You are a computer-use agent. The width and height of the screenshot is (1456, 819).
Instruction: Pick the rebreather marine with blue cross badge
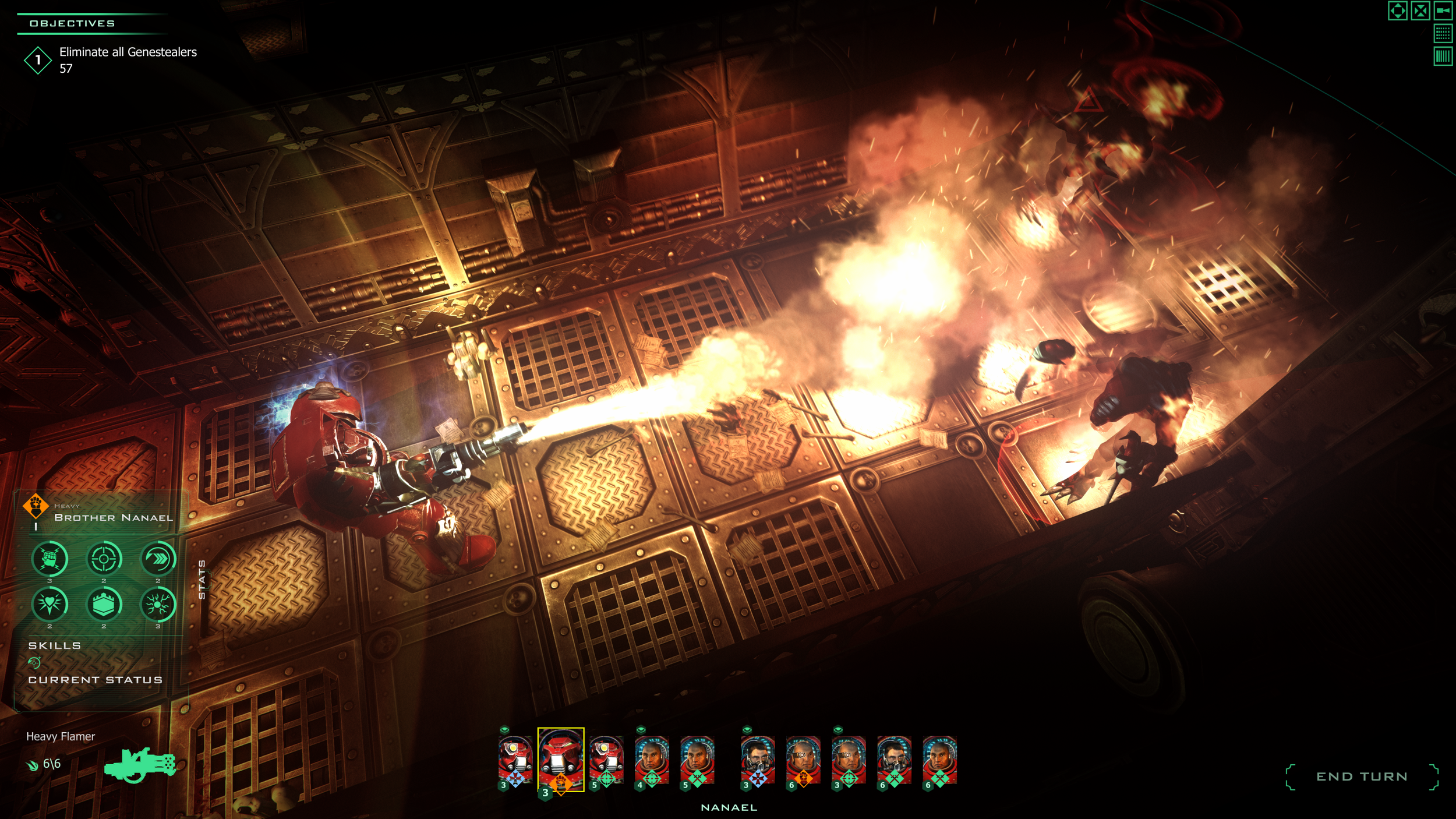pos(757,760)
